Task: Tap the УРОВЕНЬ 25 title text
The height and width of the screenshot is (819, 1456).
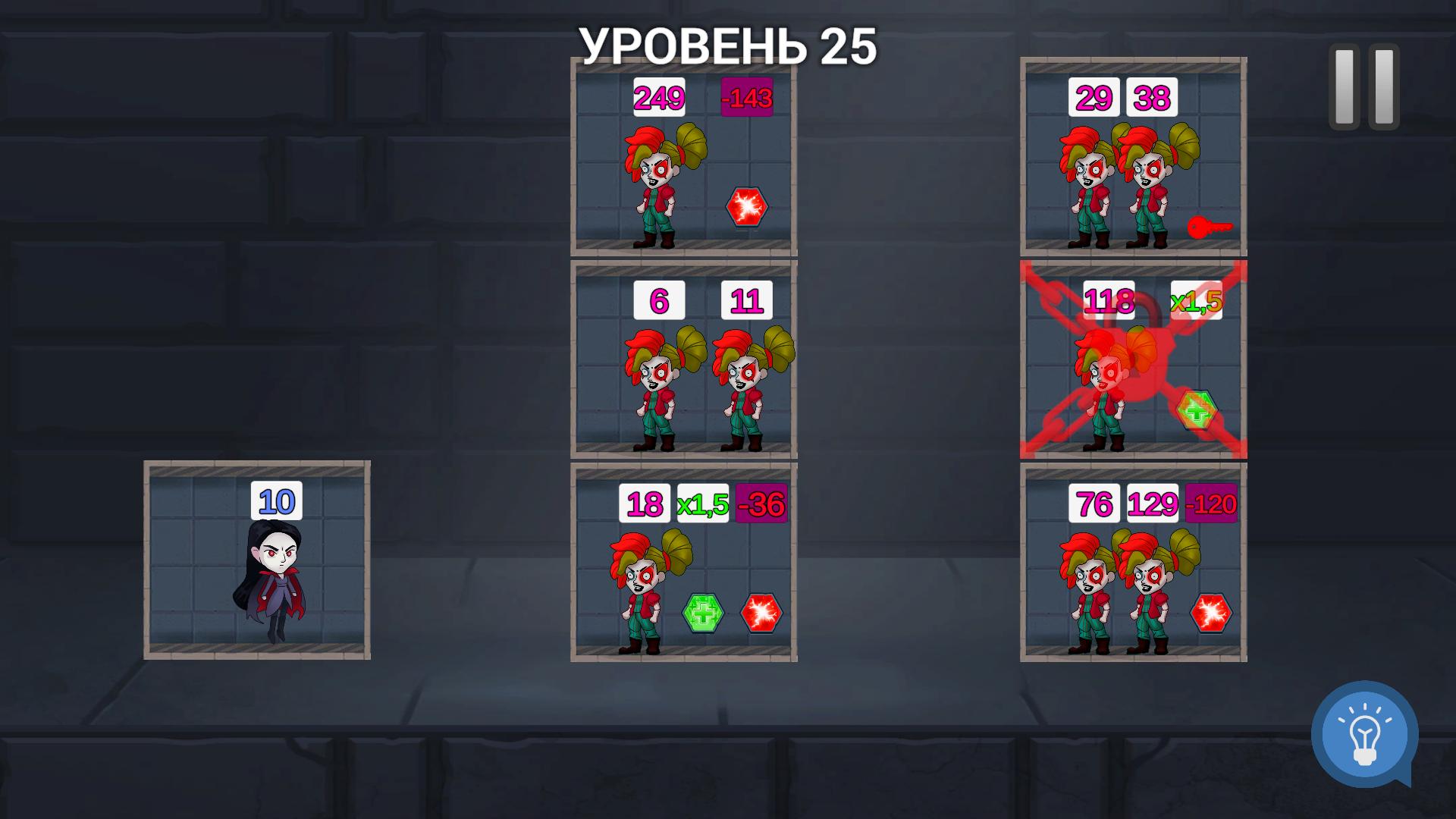Action: coord(726,44)
